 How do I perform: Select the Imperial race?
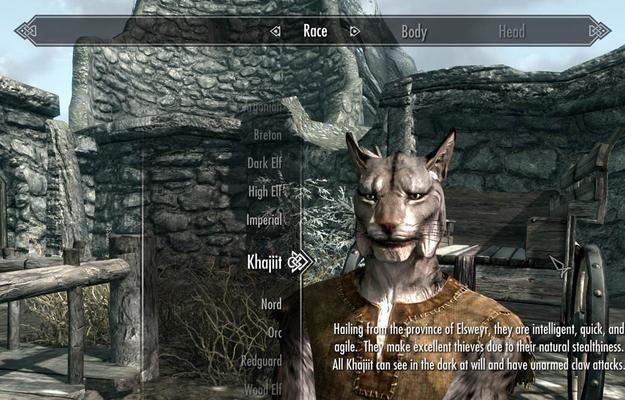[265, 219]
